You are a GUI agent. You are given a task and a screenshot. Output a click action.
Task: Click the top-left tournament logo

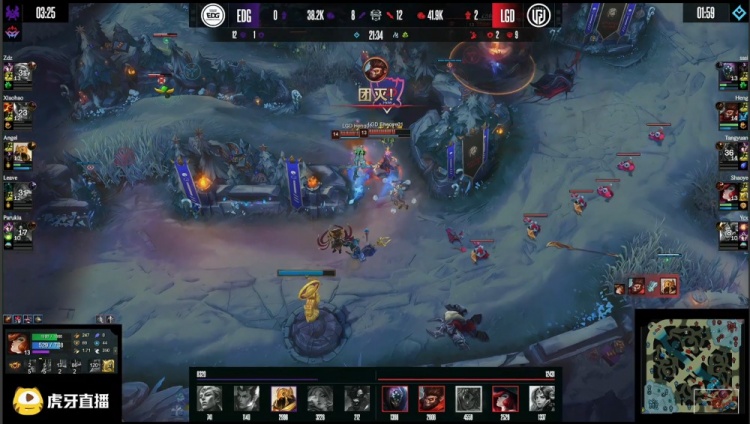pyautogui.click(x=14, y=31)
